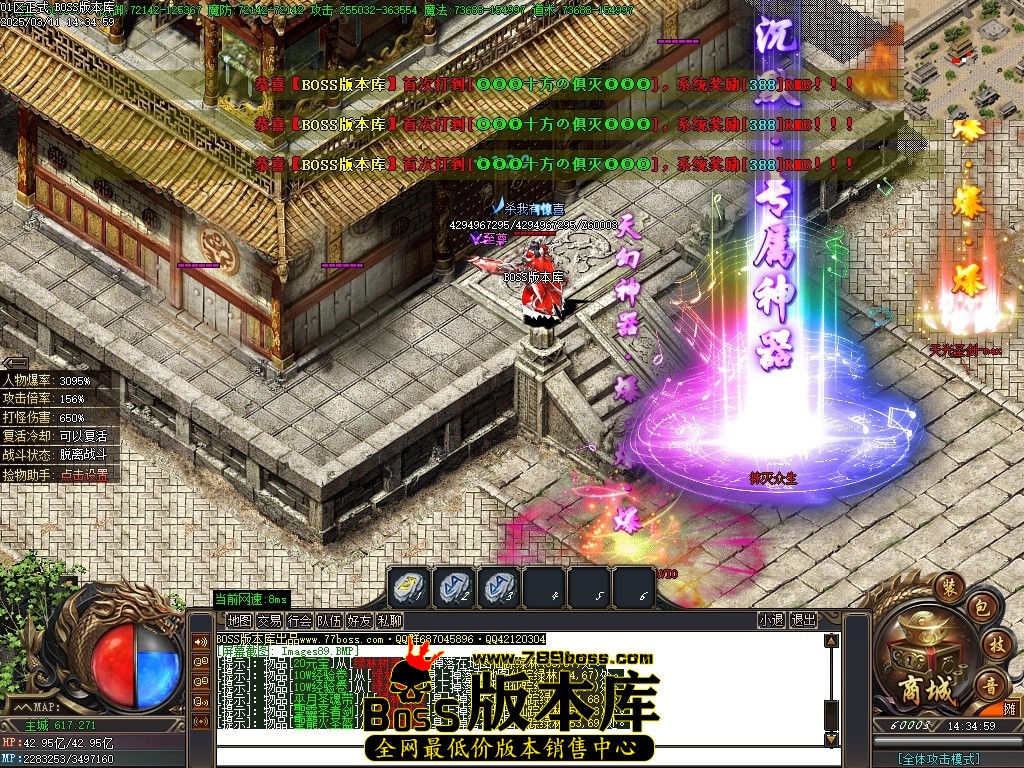Use the rune stone in hotbar slot 2

(x=455, y=587)
